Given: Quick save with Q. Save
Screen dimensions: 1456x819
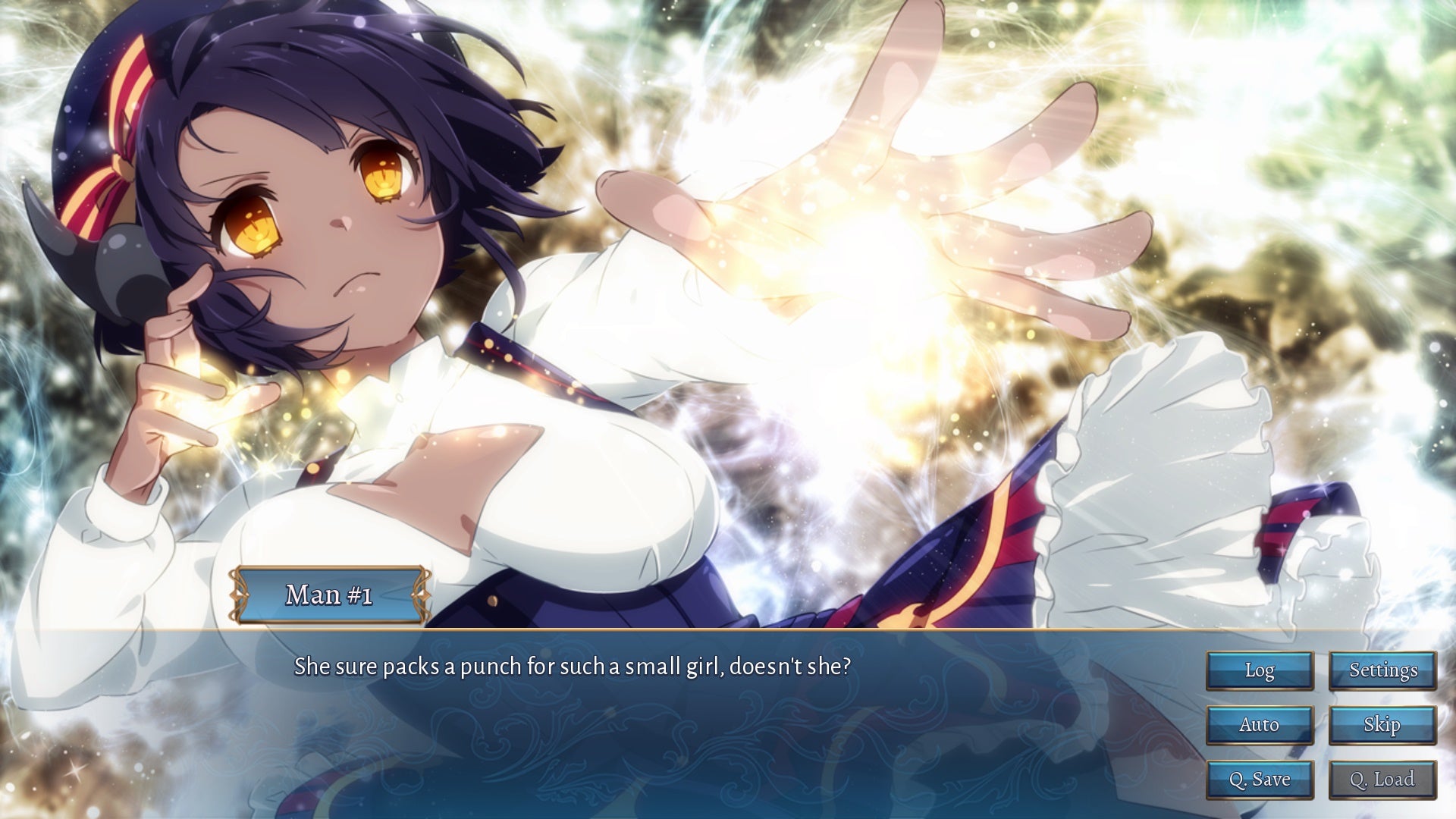Looking at the screenshot, I should tap(1260, 780).
